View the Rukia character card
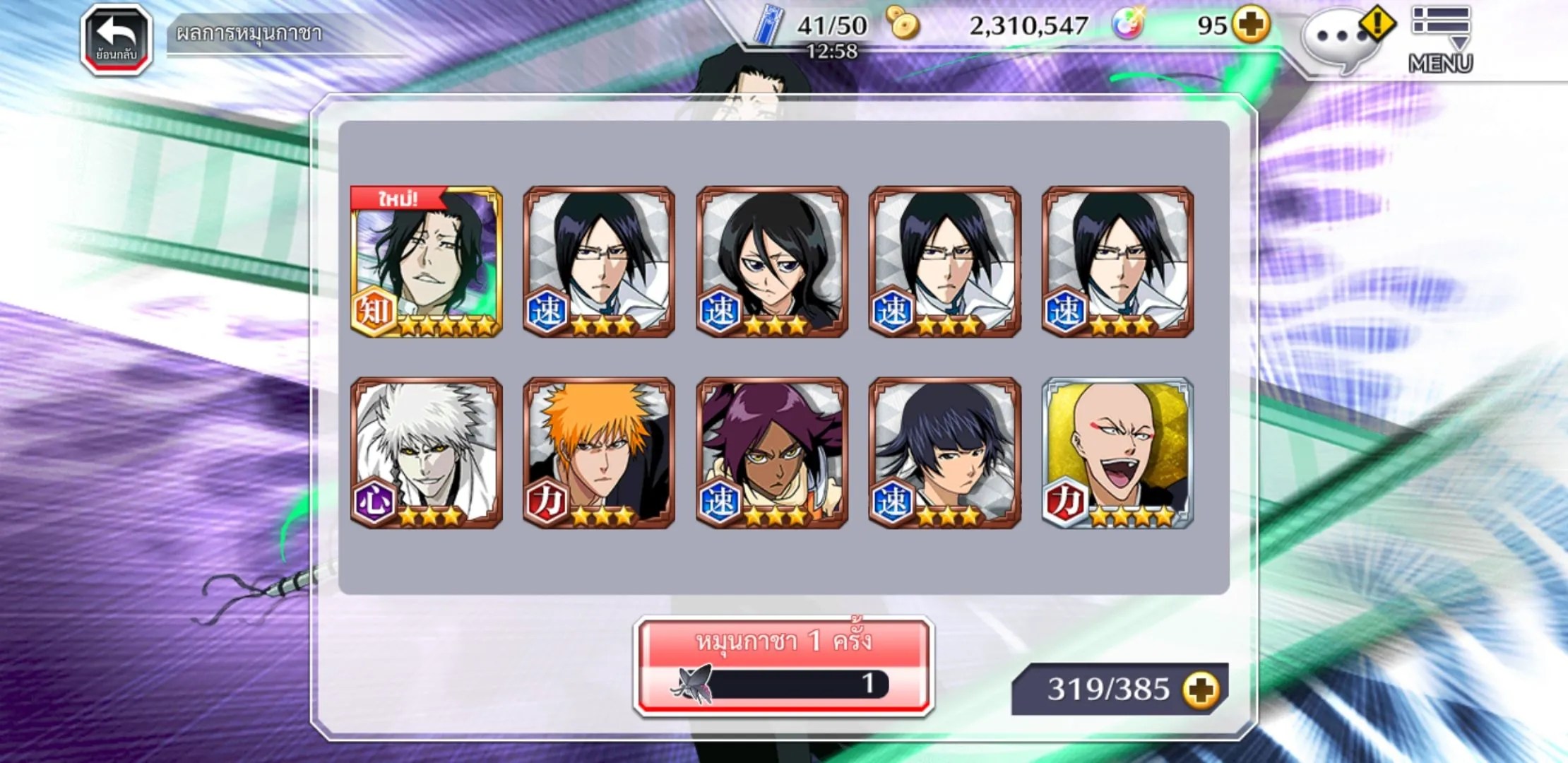 coord(772,261)
